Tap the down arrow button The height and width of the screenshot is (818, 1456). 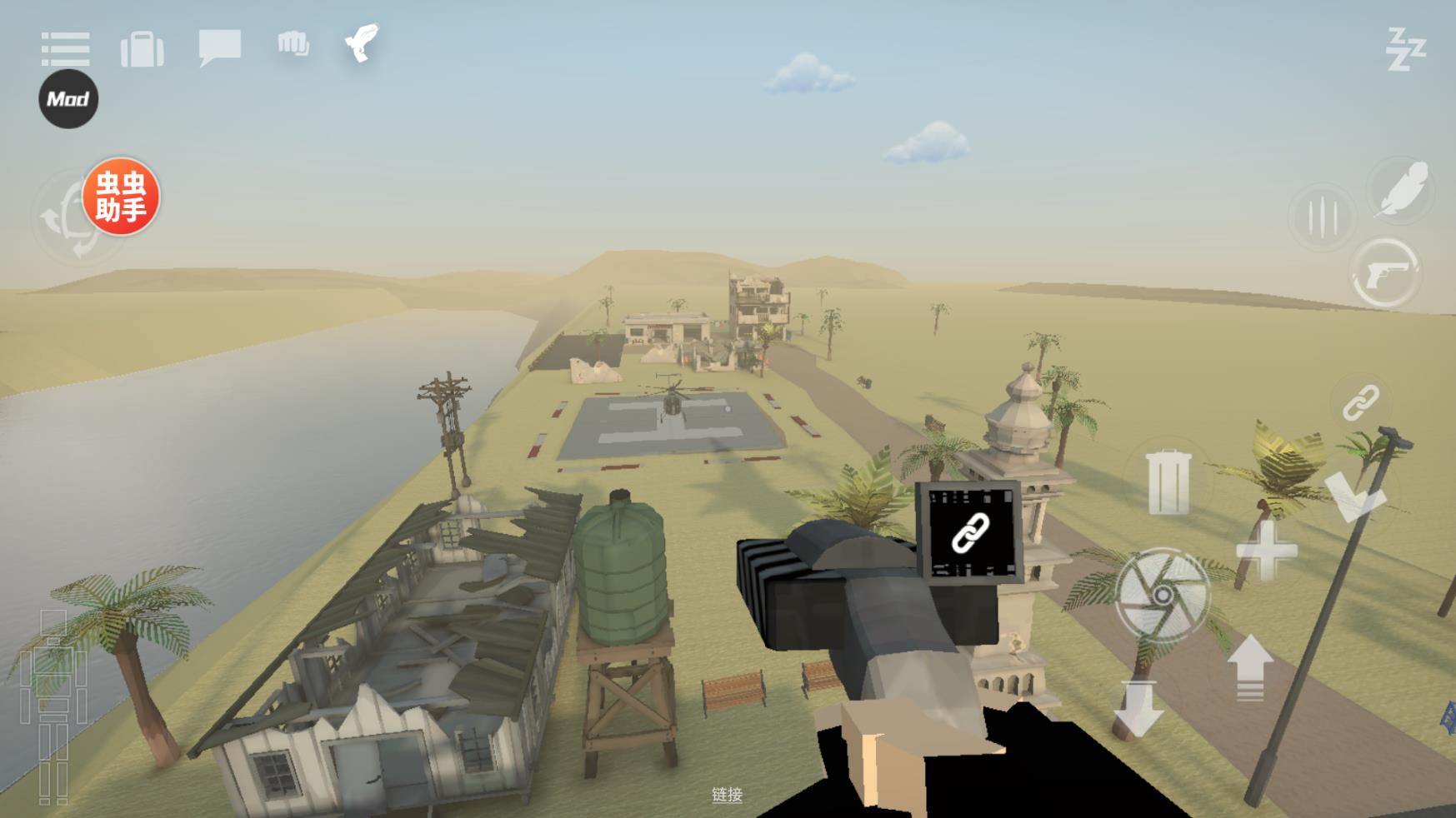coord(1138,708)
